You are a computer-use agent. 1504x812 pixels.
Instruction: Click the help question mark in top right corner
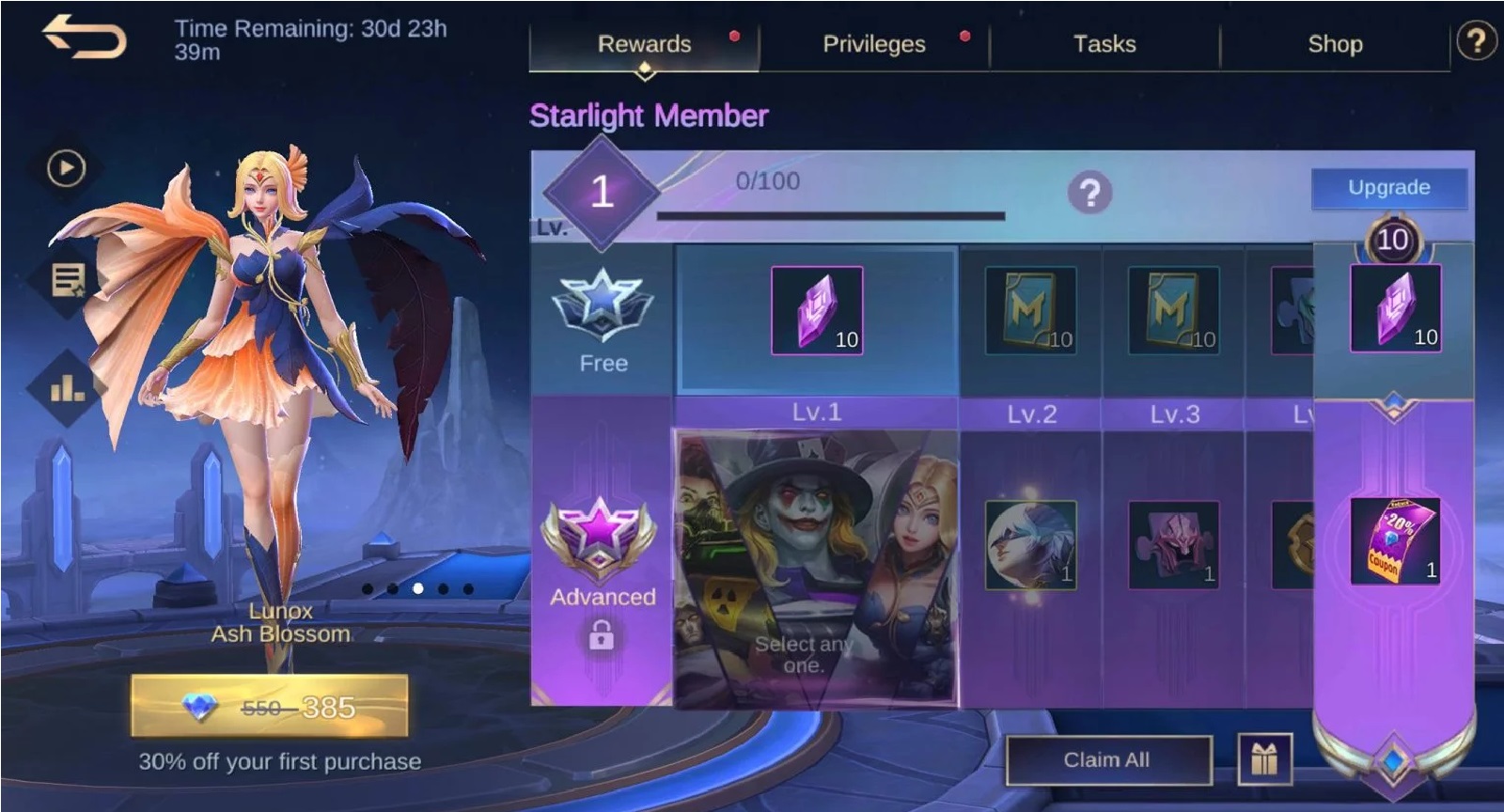click(x=1478, y=41)
